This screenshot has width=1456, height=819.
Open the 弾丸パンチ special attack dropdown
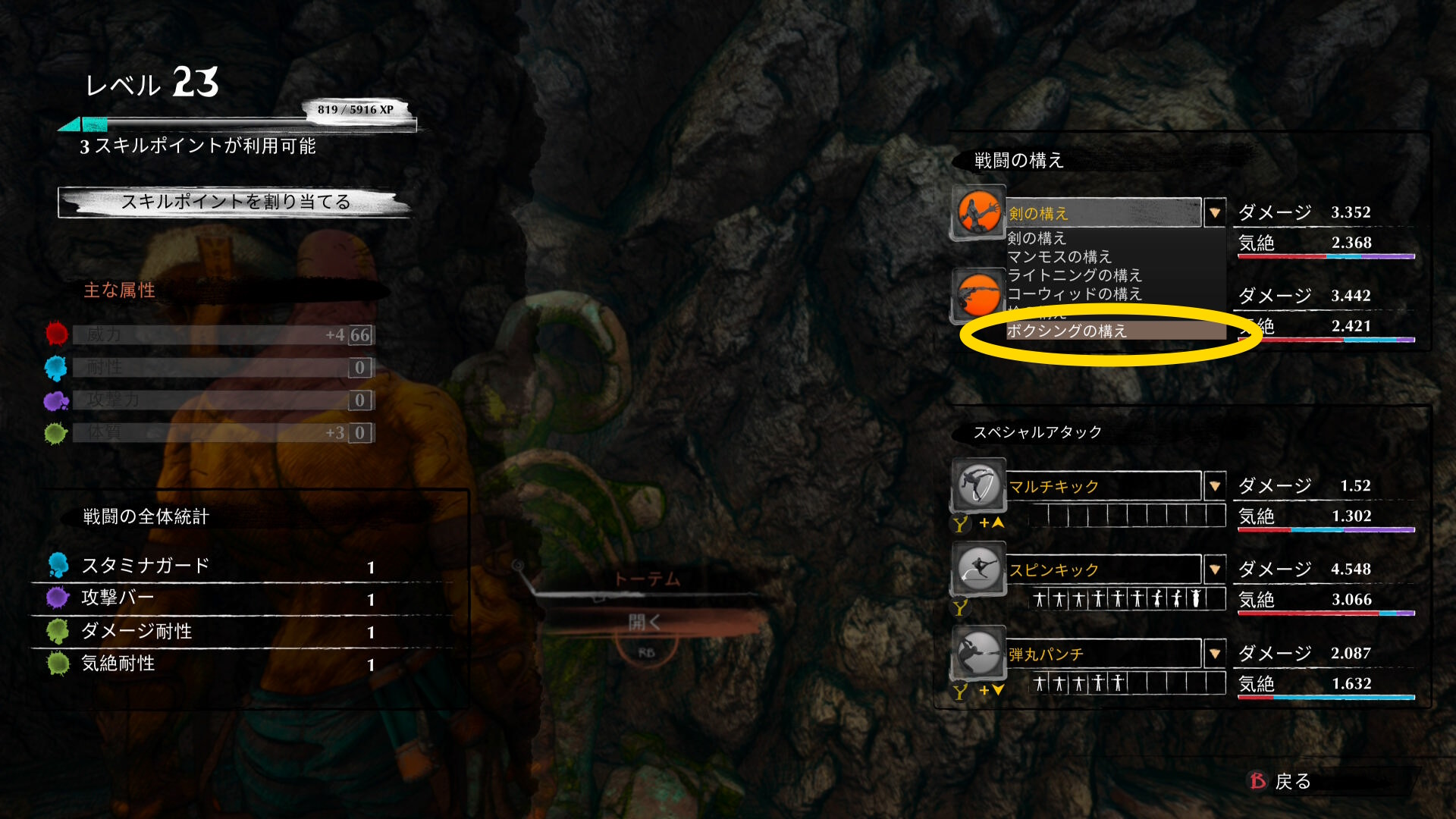(1215, 654)
